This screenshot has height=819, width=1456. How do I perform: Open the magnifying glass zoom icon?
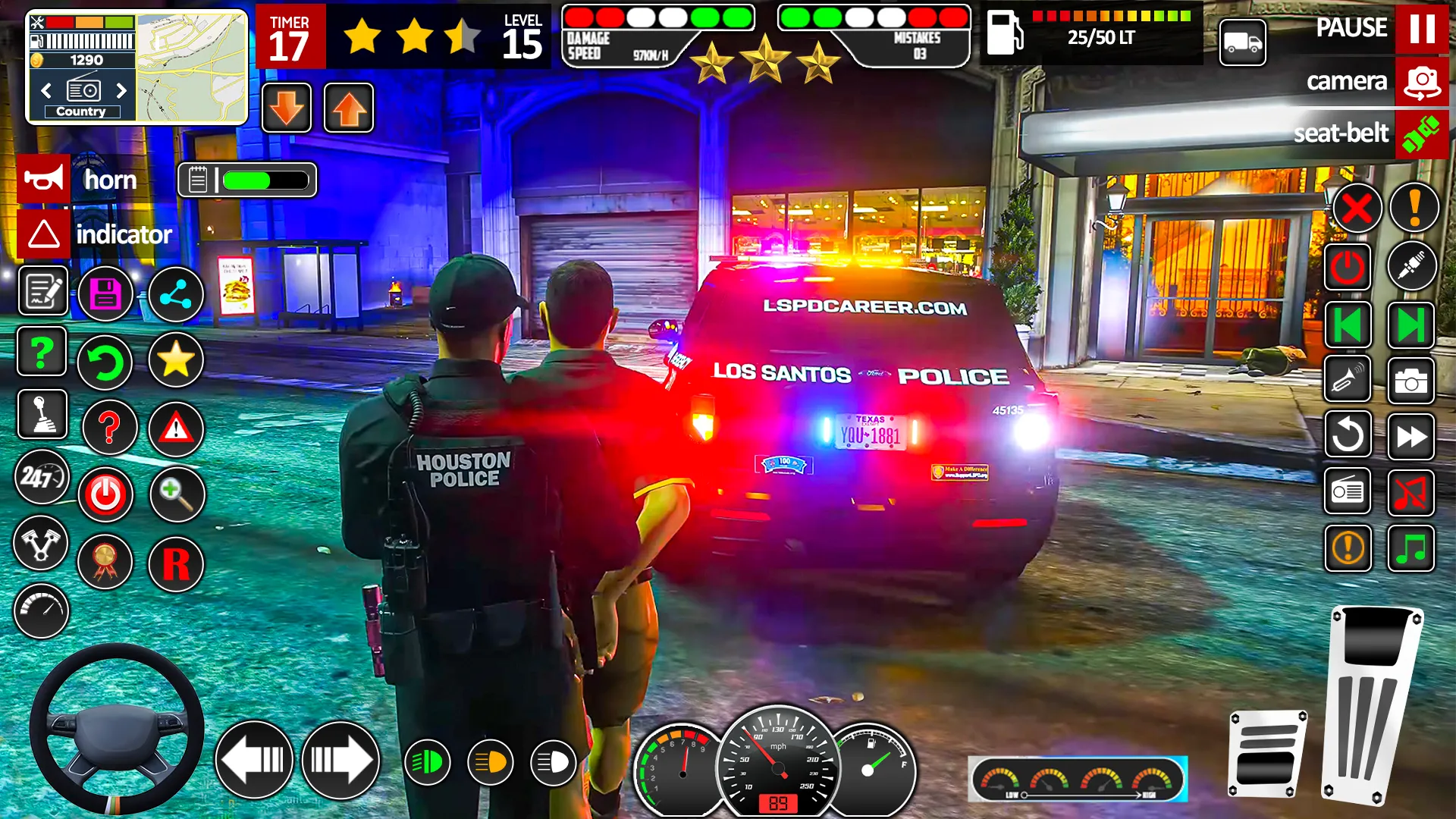(x=177, y=494)
